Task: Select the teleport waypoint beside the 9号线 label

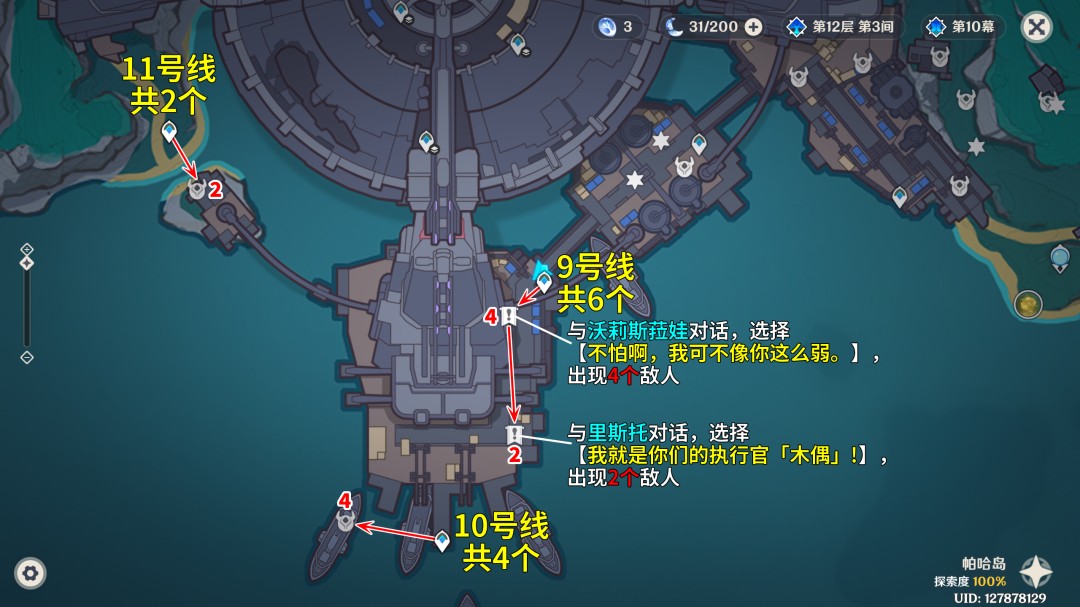Action: point(545,283)
